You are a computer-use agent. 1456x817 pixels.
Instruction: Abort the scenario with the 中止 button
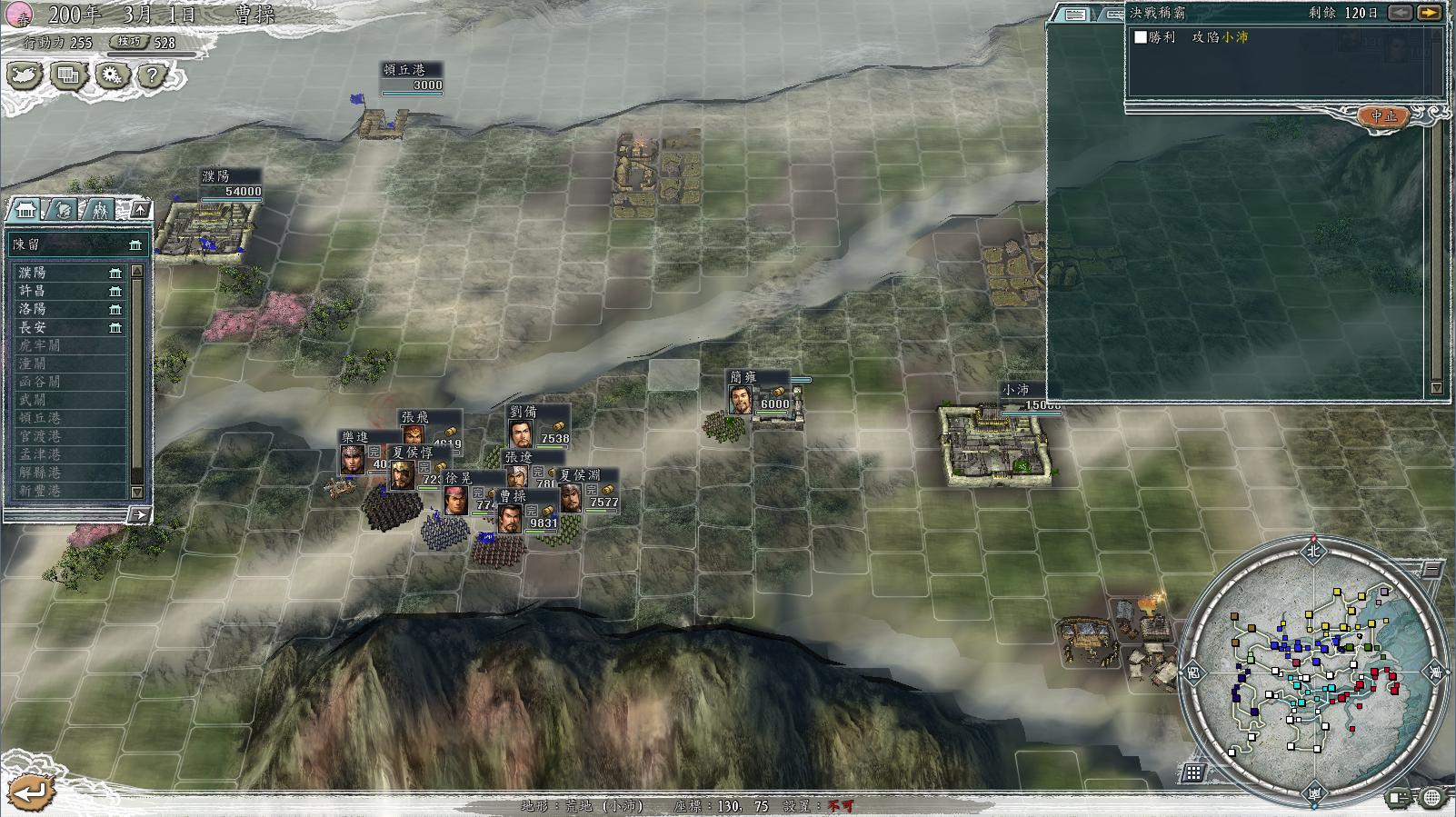1383,116
